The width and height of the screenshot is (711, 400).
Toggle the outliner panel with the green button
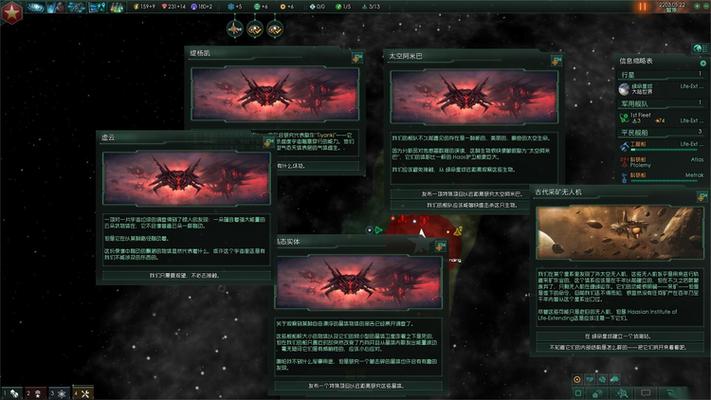(698, 48)
